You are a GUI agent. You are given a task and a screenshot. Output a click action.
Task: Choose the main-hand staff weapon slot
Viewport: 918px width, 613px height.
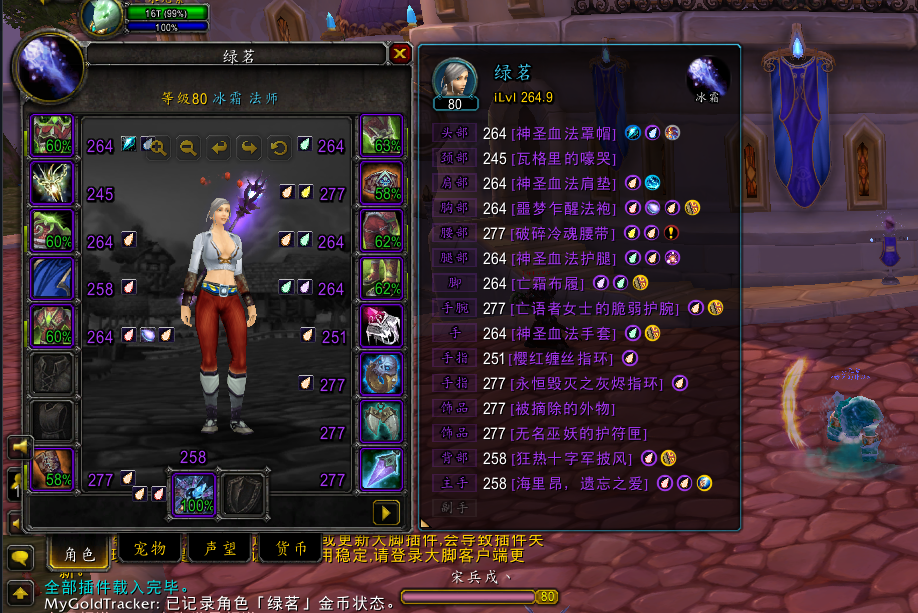click(194, 493)
